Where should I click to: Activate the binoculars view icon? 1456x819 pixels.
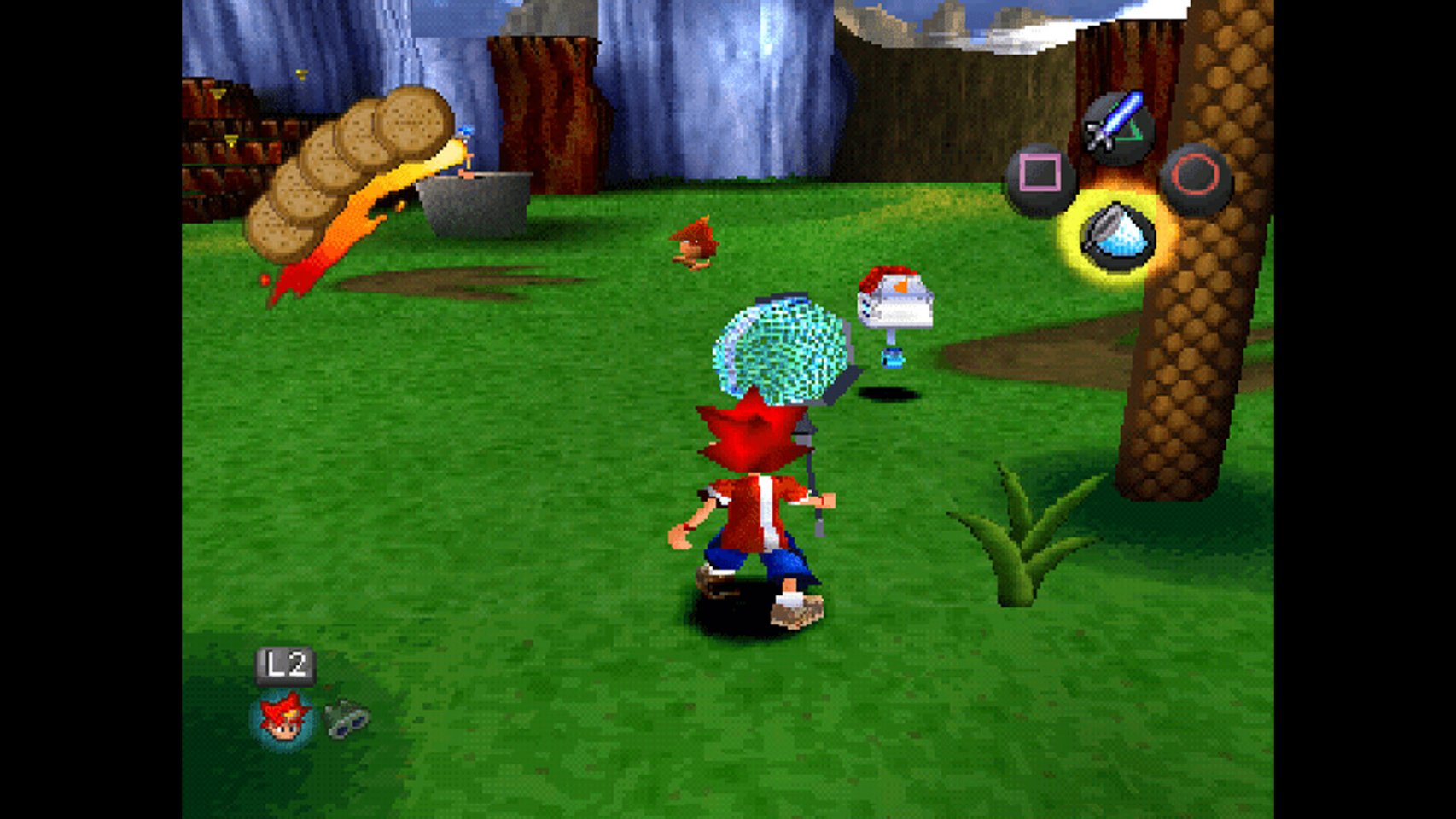pyautogui.click(x=347, y=718)
